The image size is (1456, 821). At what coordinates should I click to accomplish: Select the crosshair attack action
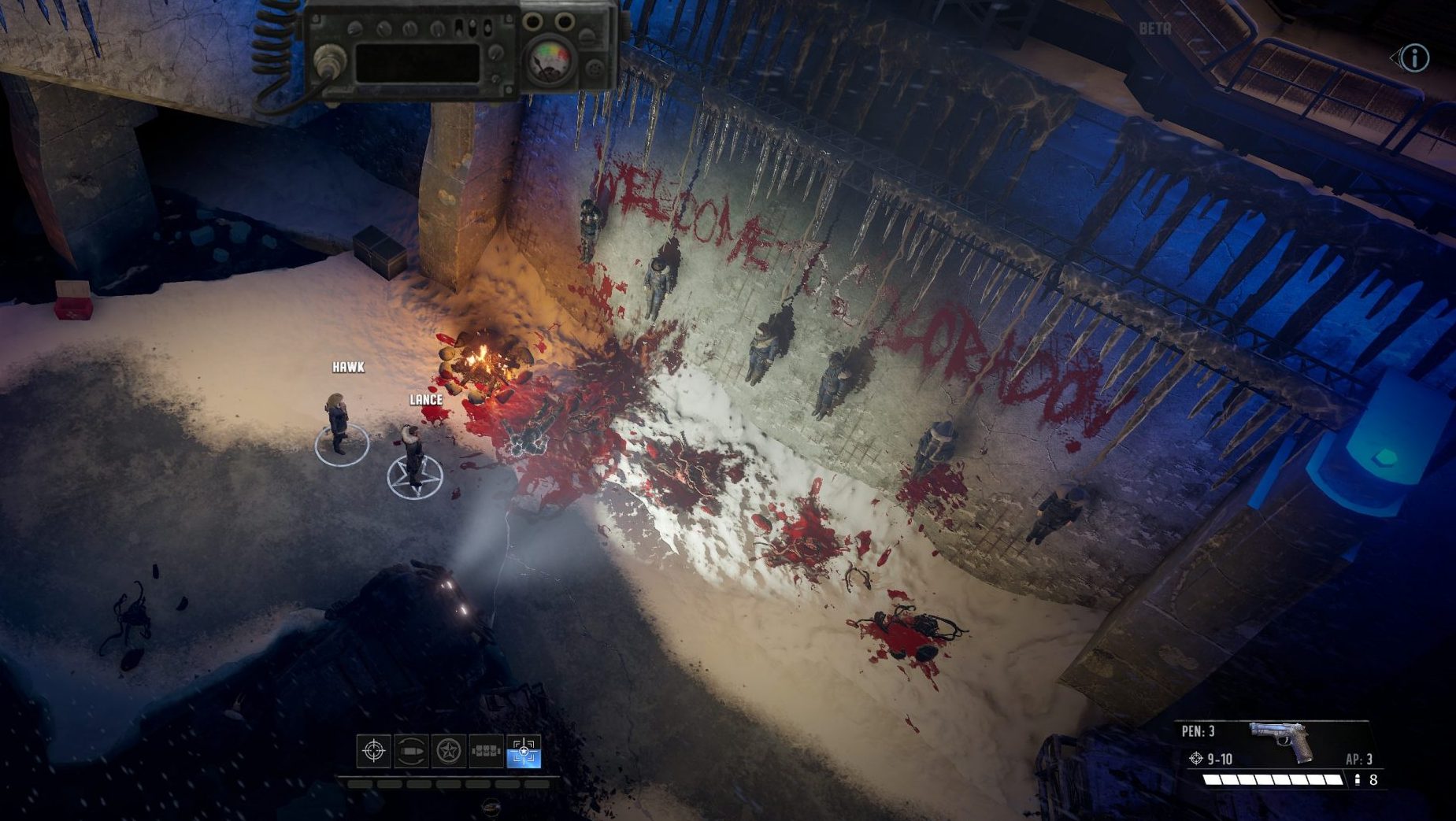pyautogui.click(x=373, y=751)
